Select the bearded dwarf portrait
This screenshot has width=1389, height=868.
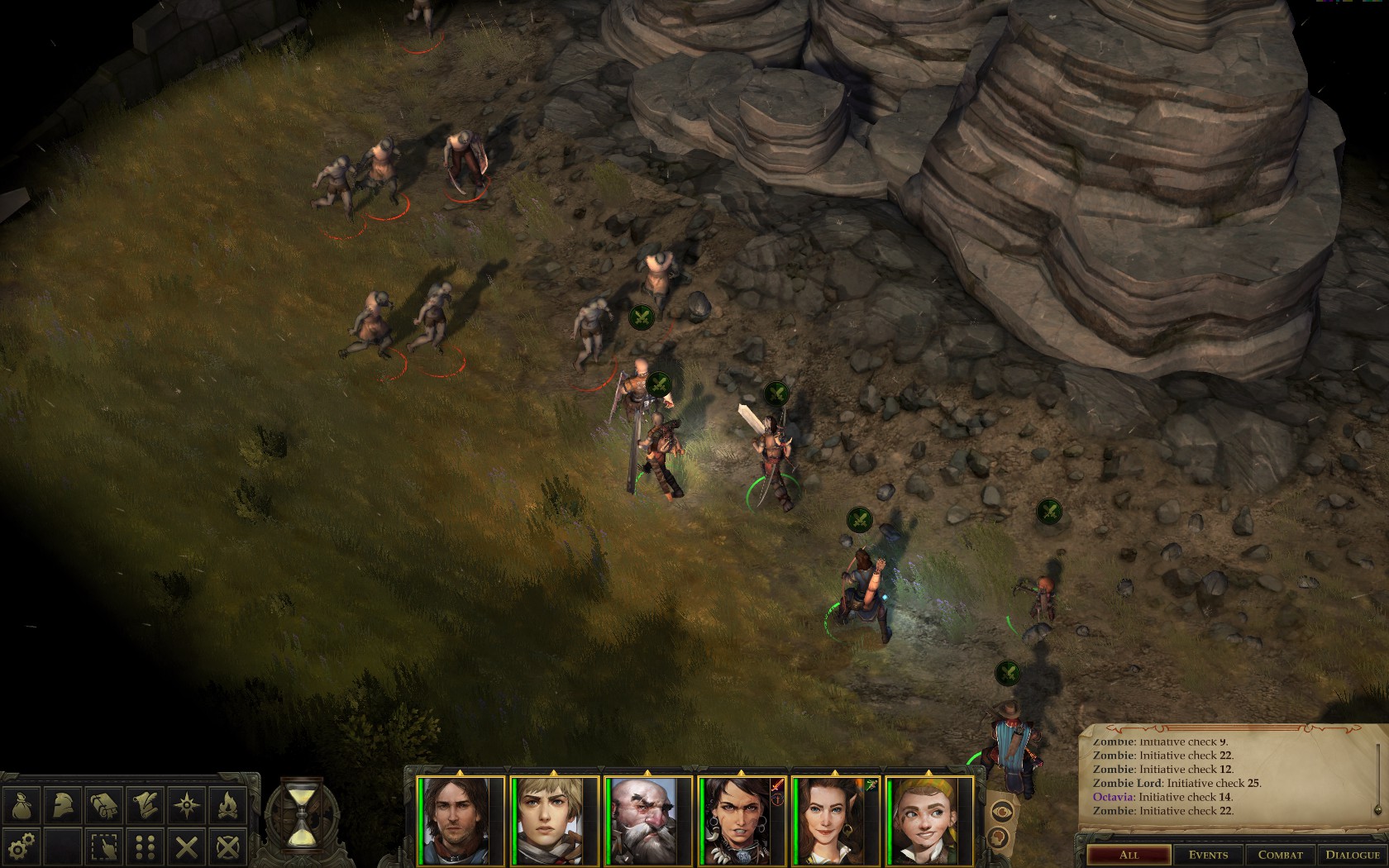click(x=649, y=820)
